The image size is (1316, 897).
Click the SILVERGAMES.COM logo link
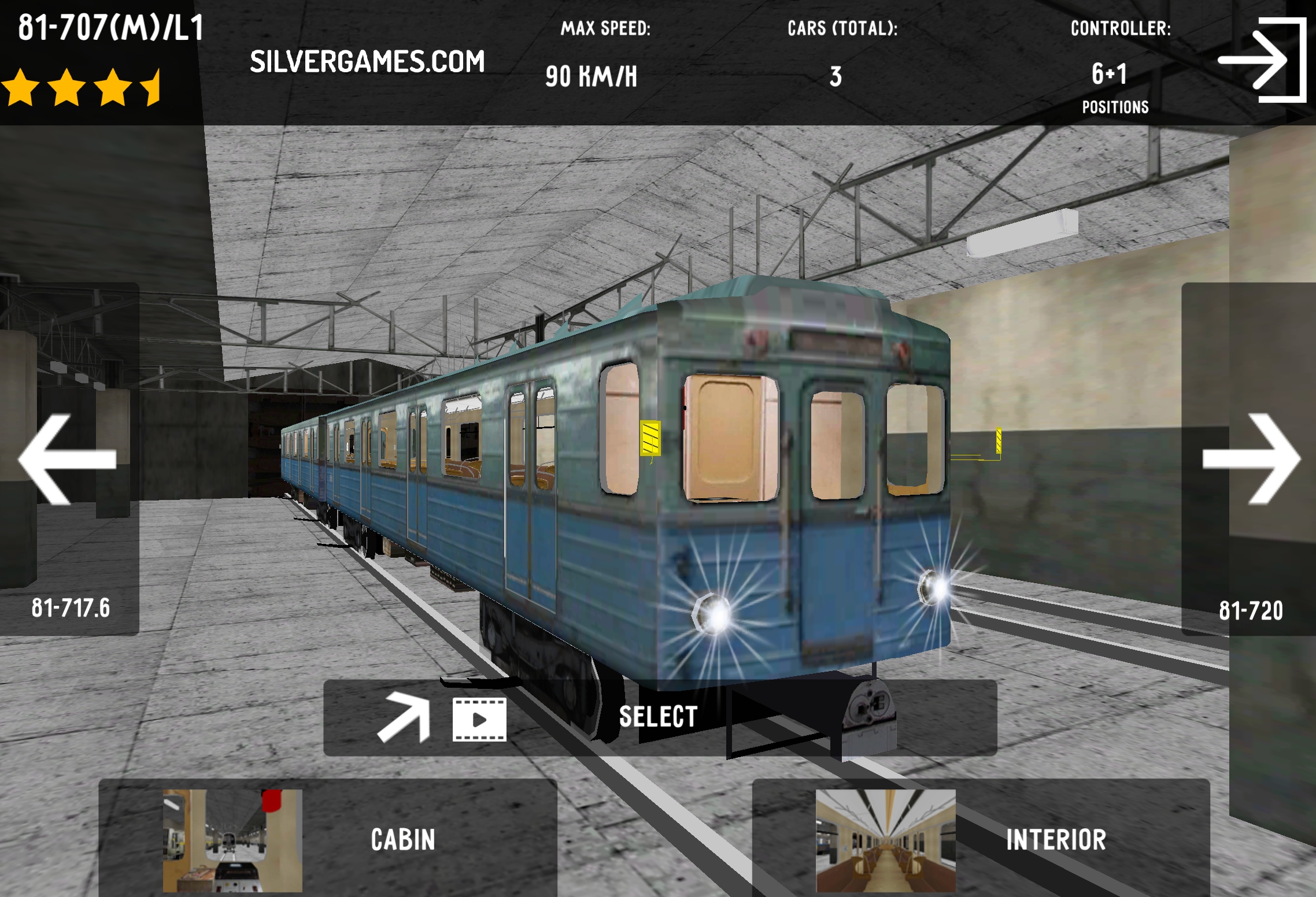[x=367, y=62]
